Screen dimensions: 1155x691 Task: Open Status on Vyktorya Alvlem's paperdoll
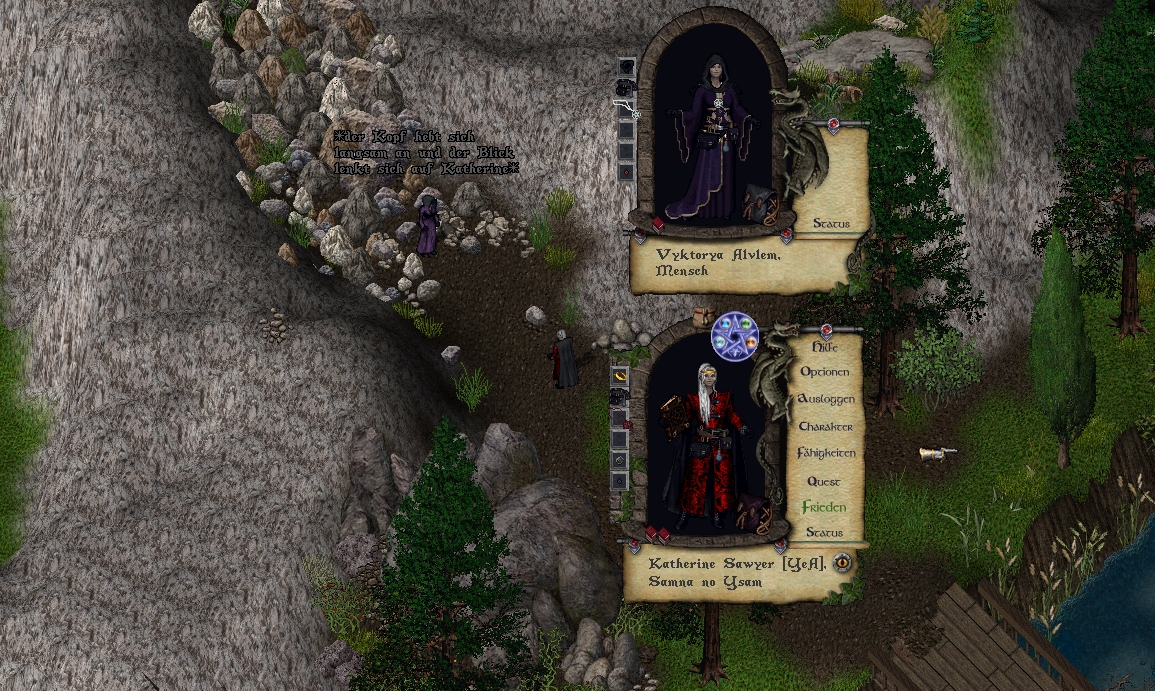(831, 224)
